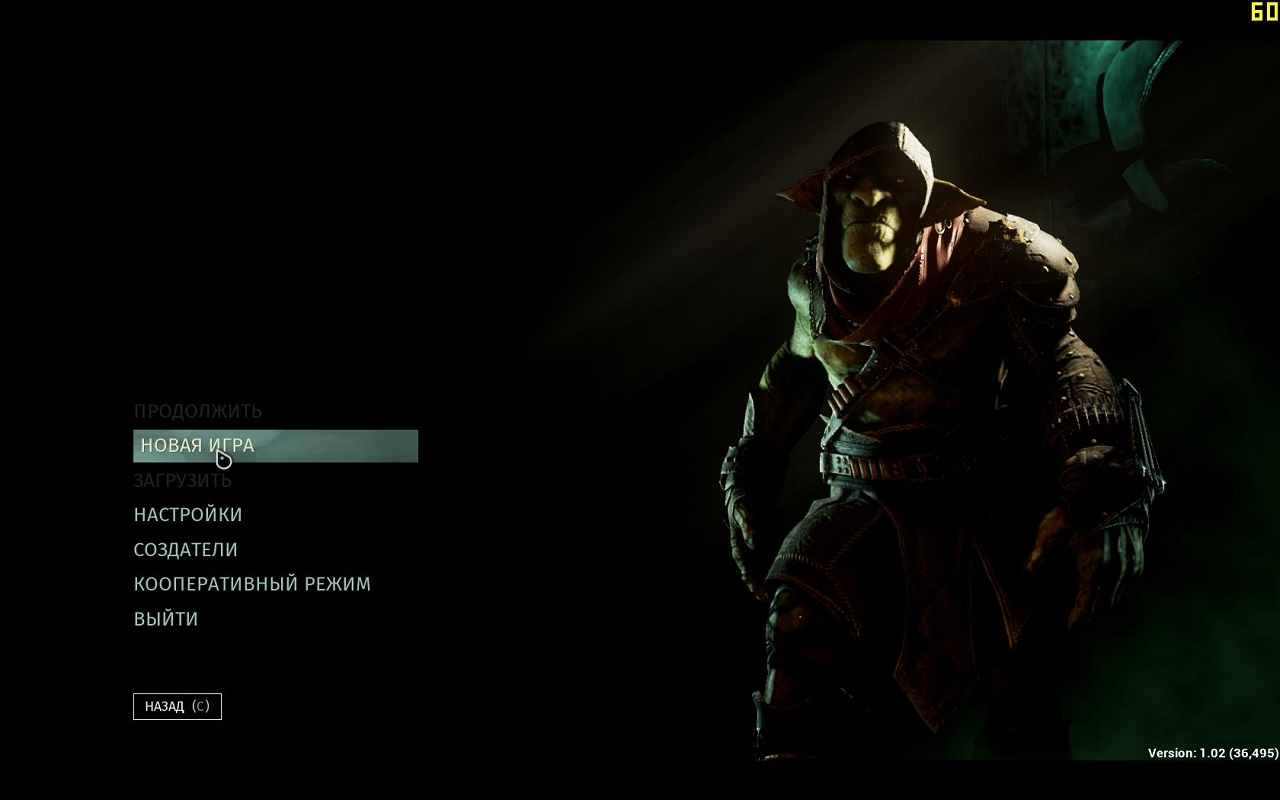The width and height of the screenshot is (1280, 800).
Task: Enter Кооперативный режим co-op mode
Action: (x=252, y=584)
